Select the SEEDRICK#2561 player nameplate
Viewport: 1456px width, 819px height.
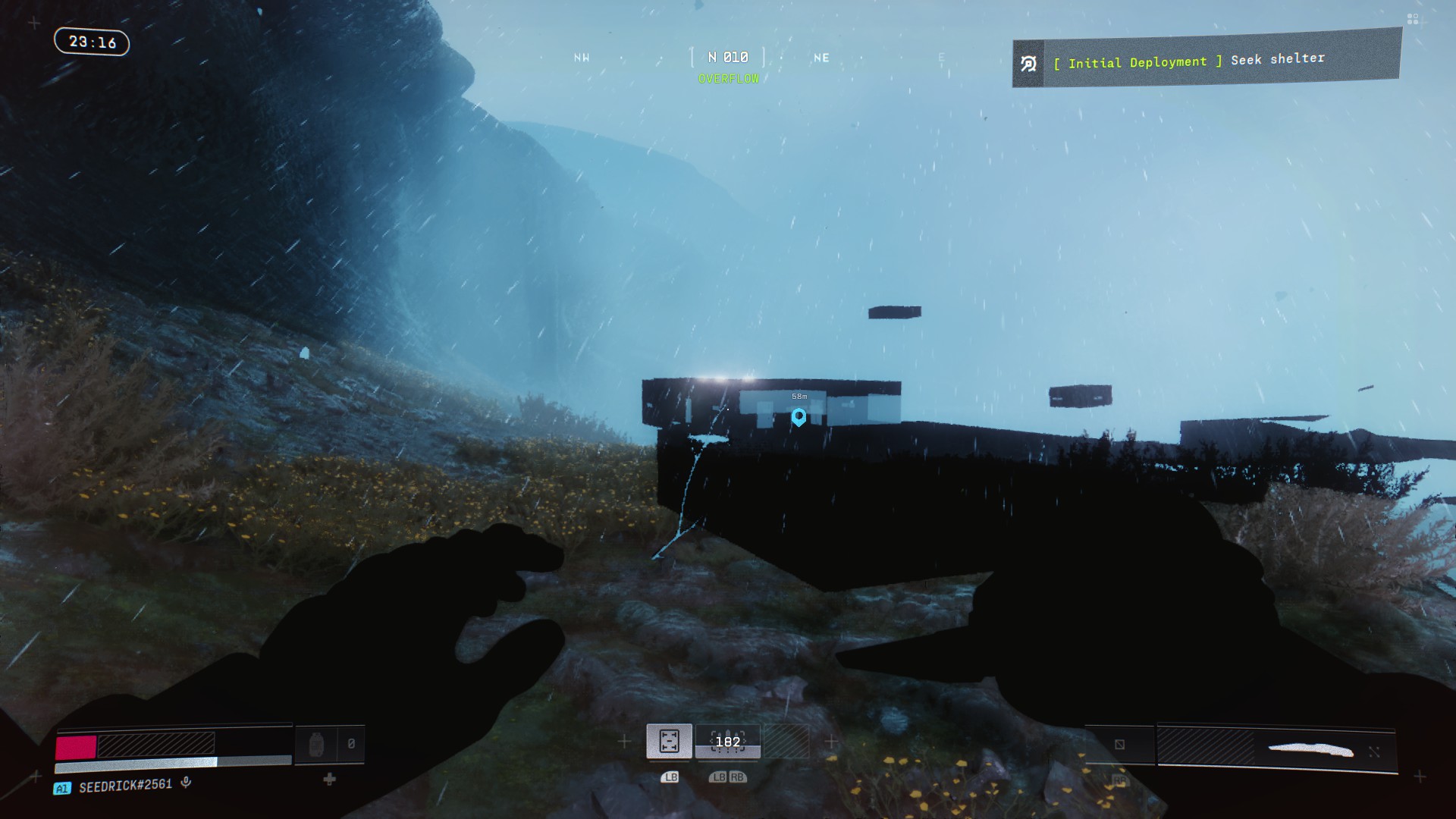coord(125,786)
